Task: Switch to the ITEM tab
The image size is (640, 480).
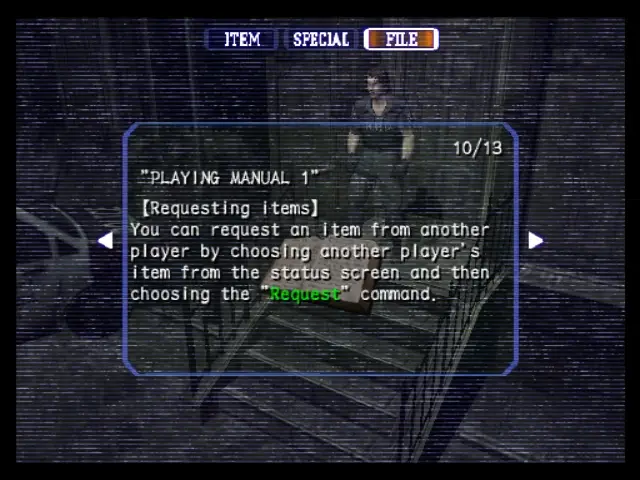Action: pos(241,40)
